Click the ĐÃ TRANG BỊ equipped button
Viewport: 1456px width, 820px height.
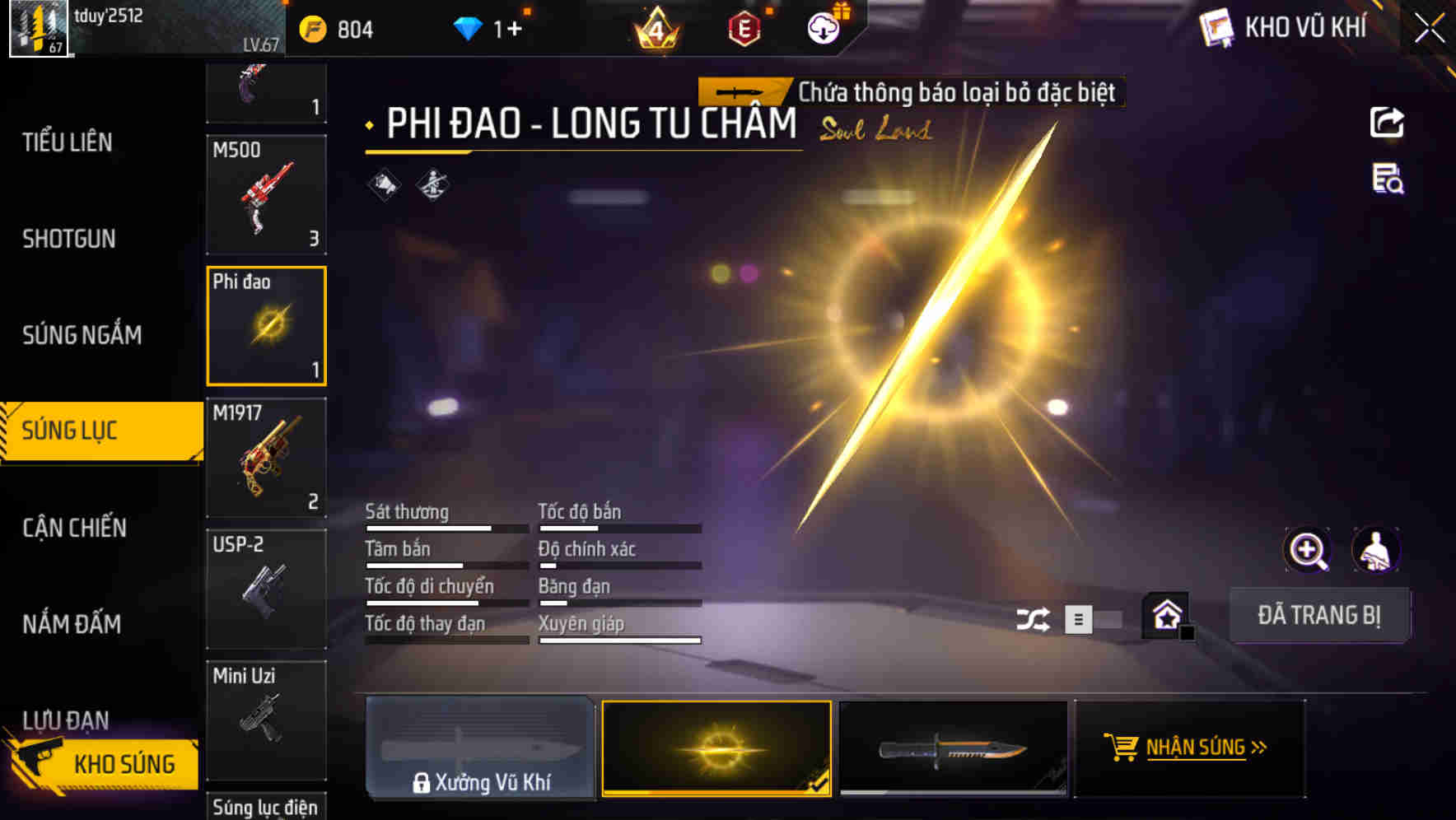click(x=1320, y=615)
